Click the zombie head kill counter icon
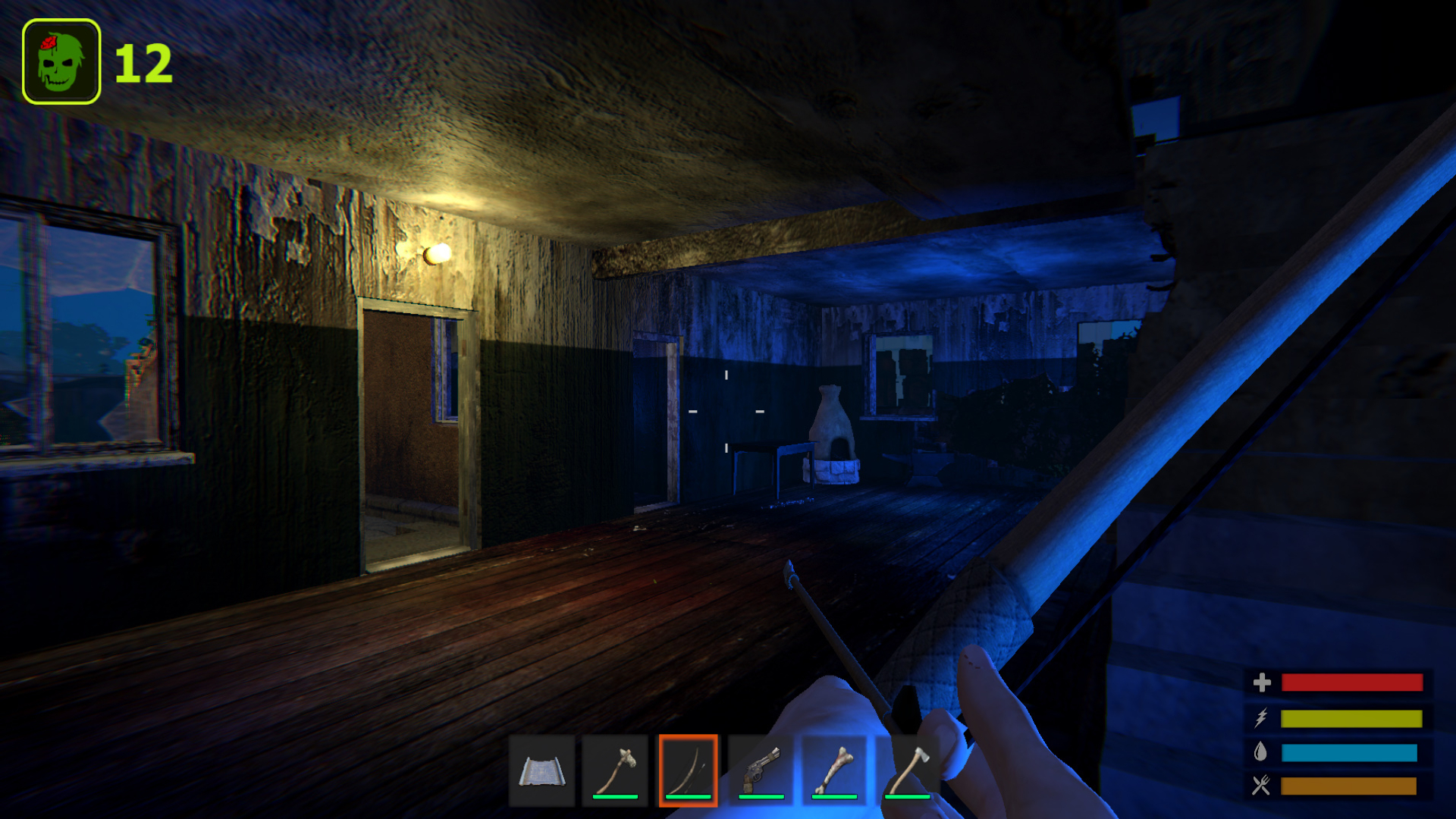This screenshot has height=819, width=1456. [x=61, y=57]
